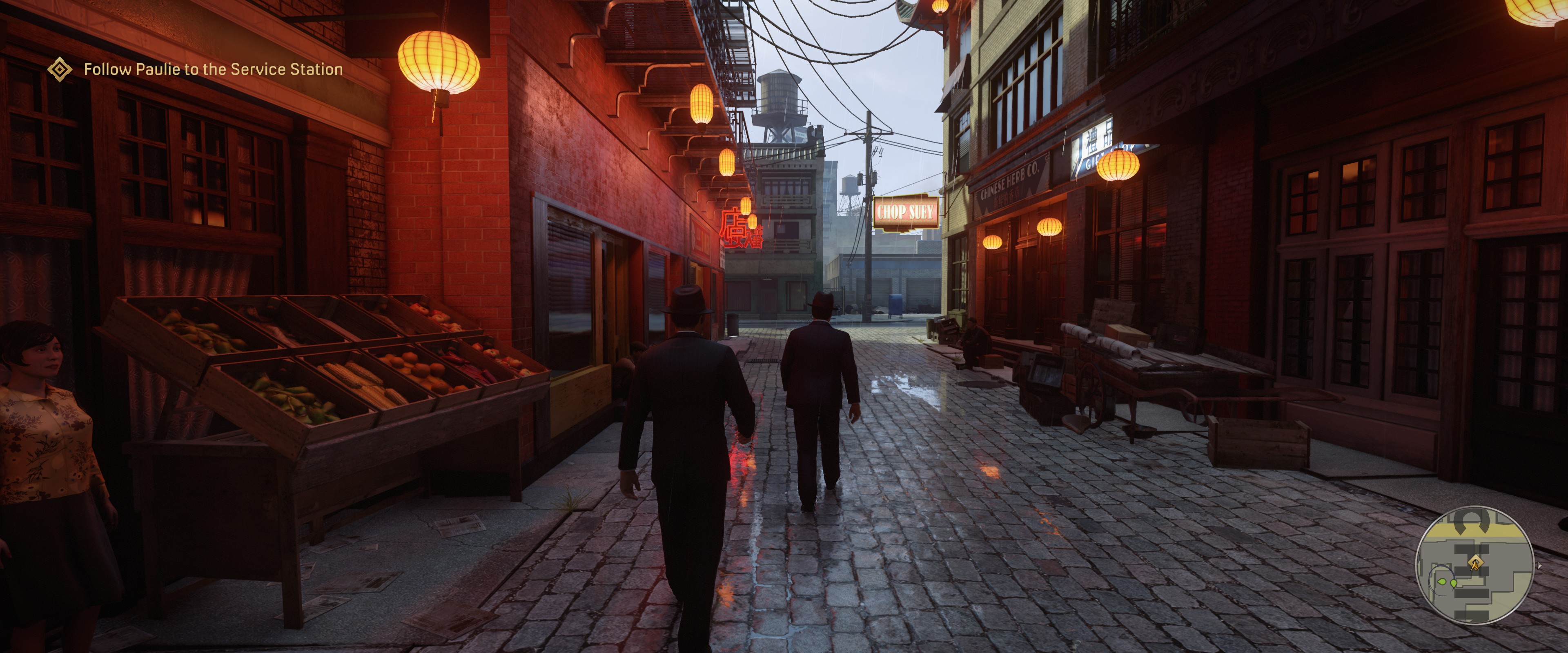
Task: Open the circular minimap
Action: tap(1474, 565)
